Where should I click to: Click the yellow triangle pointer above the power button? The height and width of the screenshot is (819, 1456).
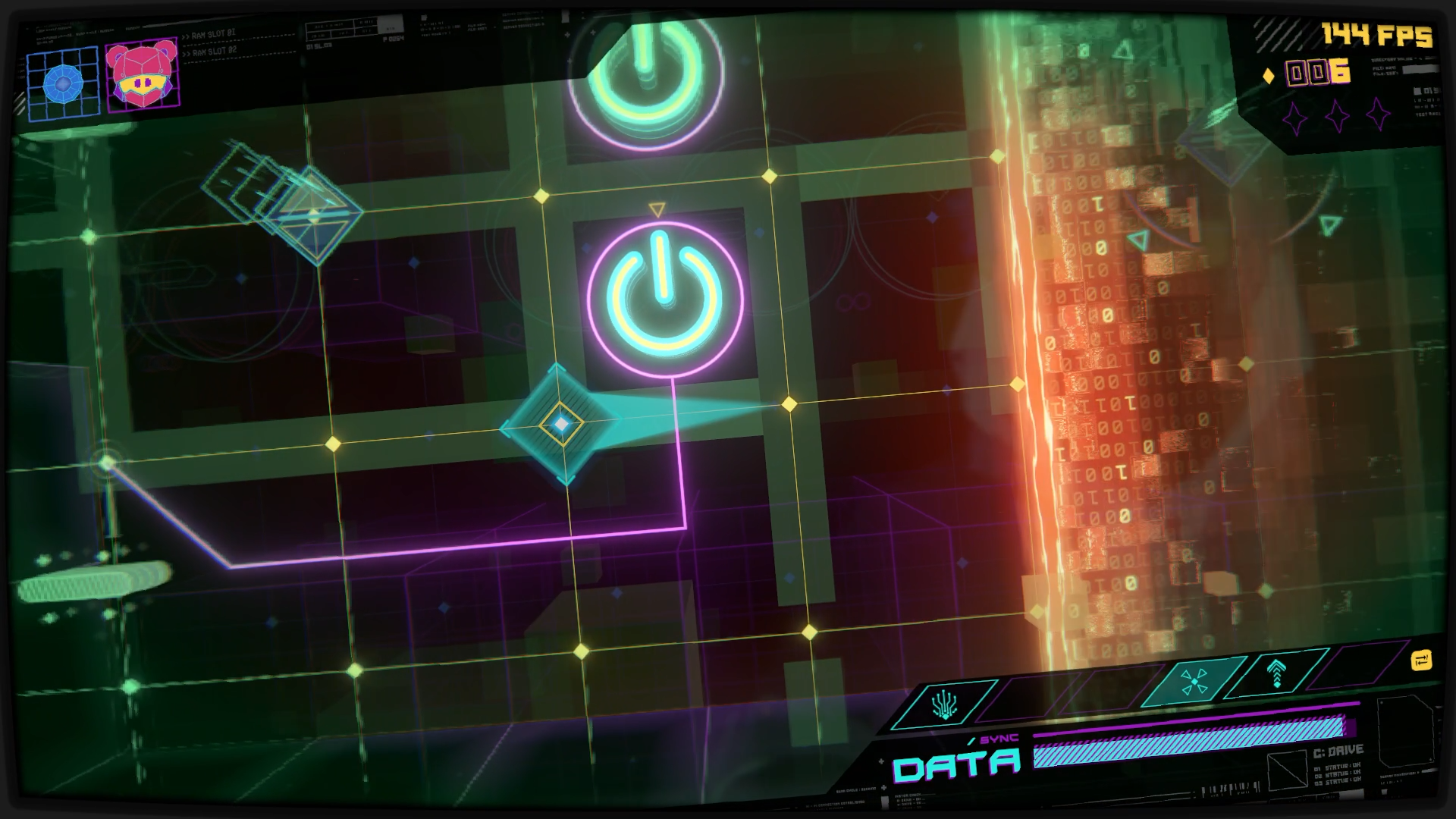pos(657,206)
